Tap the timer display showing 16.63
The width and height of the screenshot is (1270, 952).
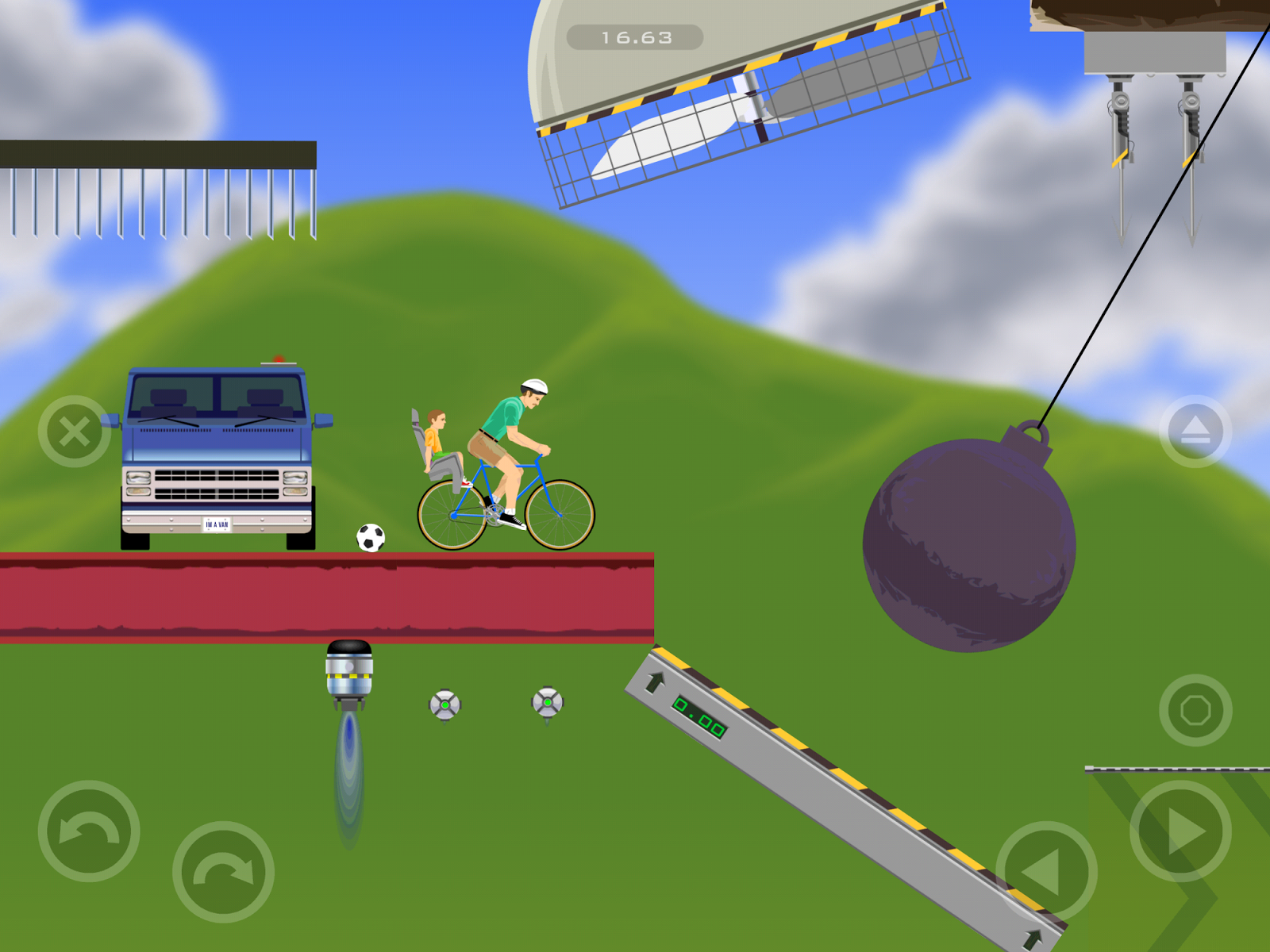click(635, 35)
